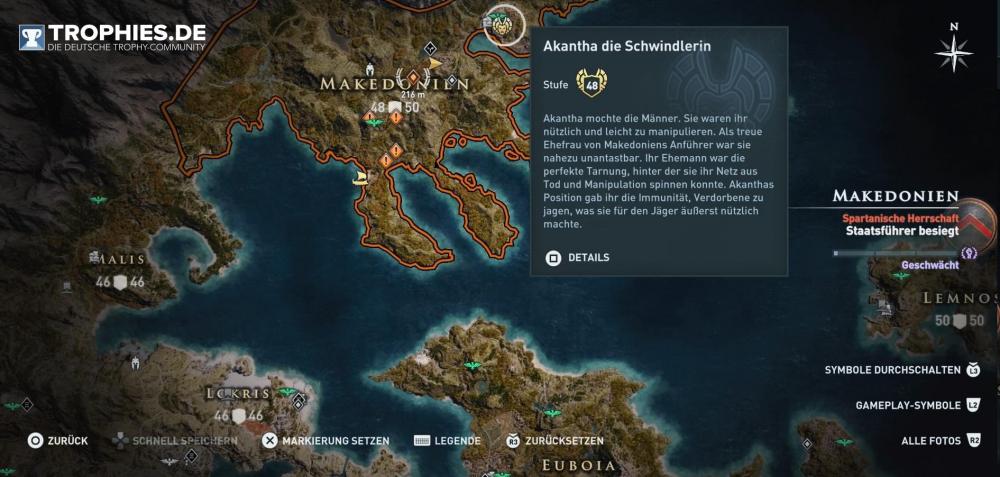Click the ship marker near the Makedonien coast
This screenshot has width=1000, height=477.
click(x=358, y=179)
